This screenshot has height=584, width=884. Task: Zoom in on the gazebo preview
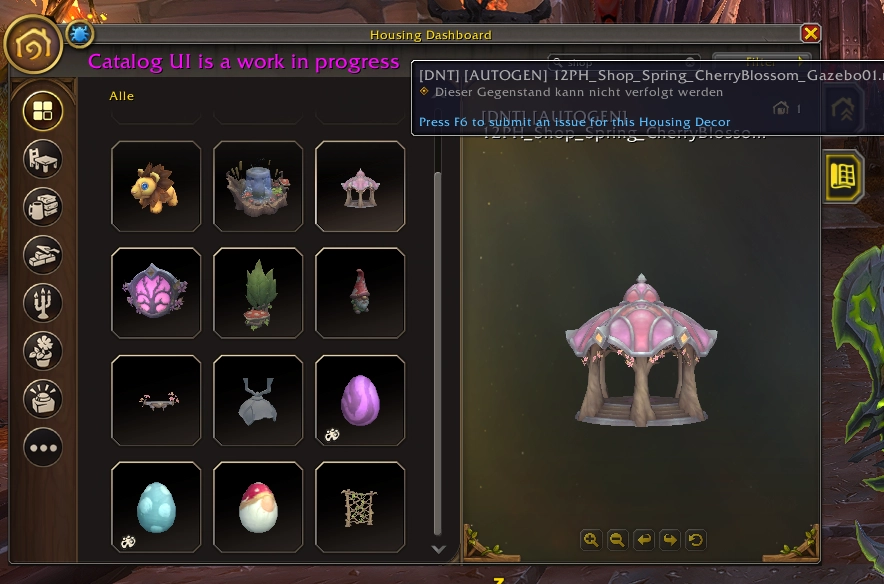pos(591,540)
